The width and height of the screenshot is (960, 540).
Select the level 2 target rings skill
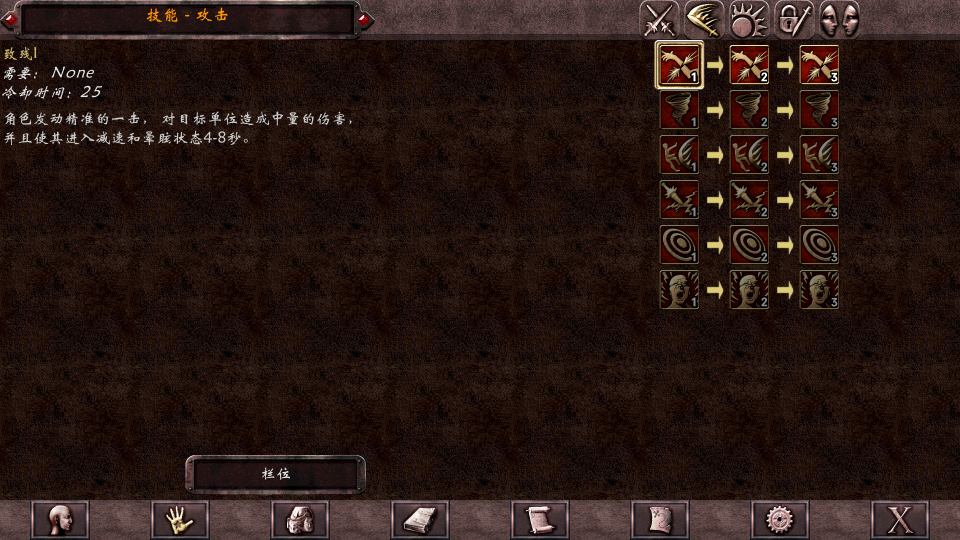pyautogui.click(x=749, y=245)
